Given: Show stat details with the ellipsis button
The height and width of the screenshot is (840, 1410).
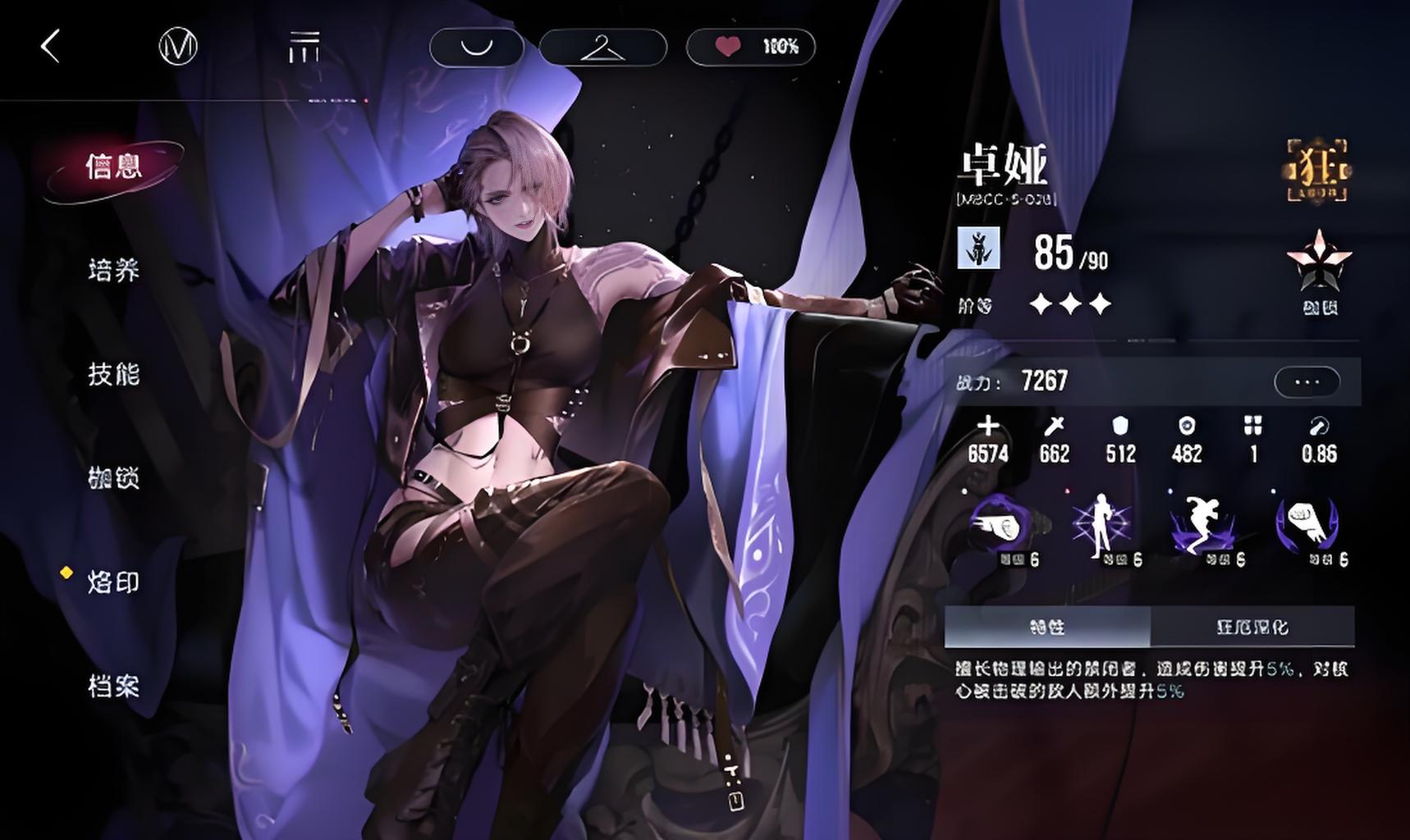Looking at the screenshot, I should (x=1307, y=381).
